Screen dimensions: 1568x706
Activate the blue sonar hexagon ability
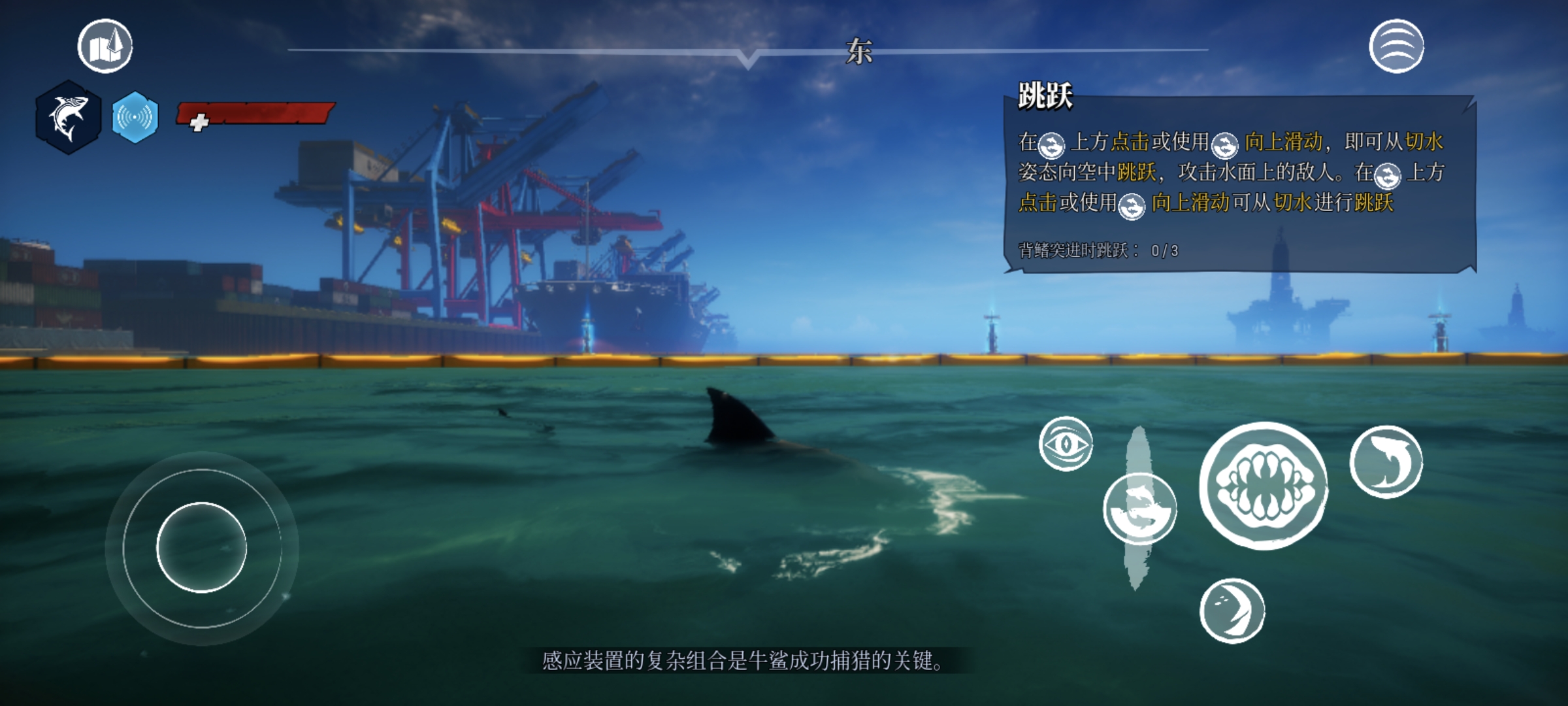(x=135, y=118)
